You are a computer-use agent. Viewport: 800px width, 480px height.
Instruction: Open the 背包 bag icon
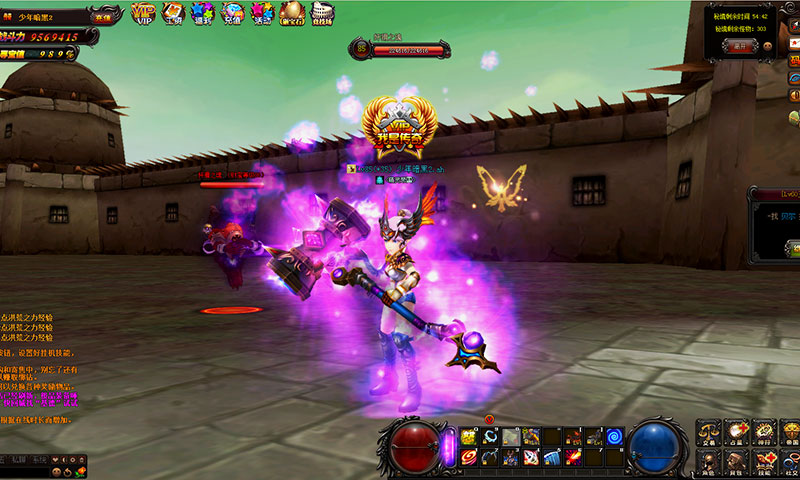pos(737,460)
